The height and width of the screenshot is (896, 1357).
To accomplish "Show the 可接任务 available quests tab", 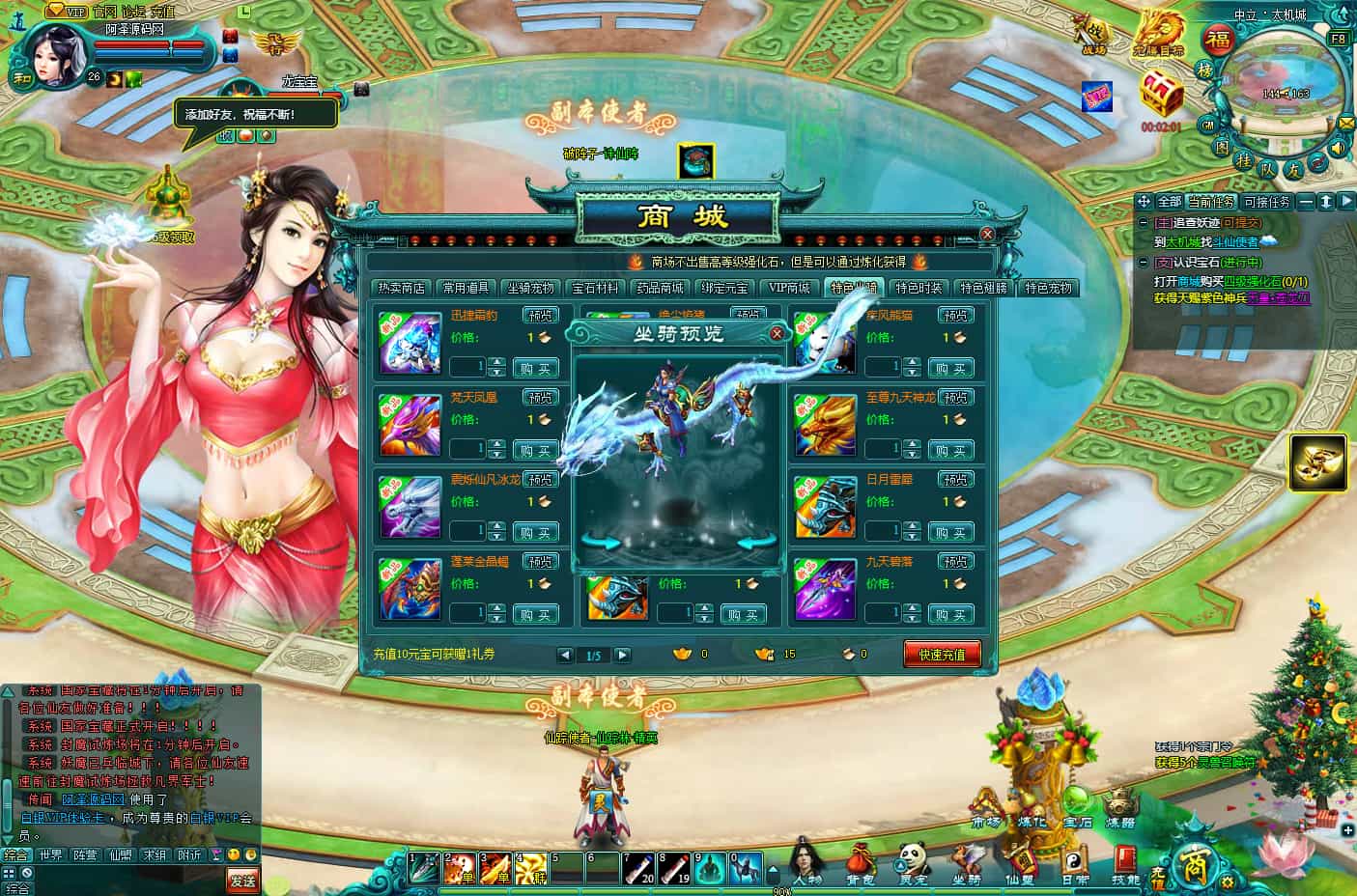I will 1266,202.
